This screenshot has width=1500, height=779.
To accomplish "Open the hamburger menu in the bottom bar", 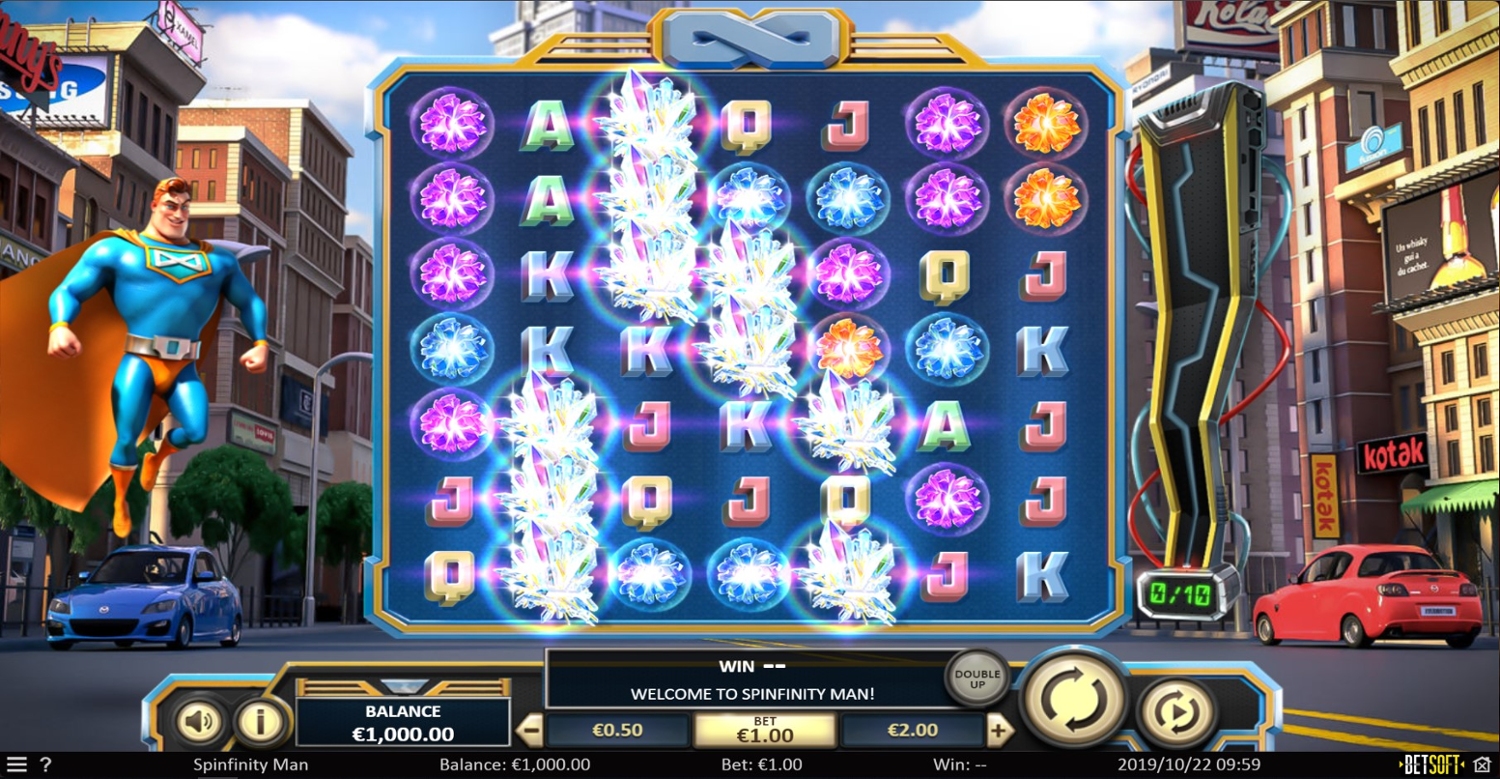I will tap(17, 766).
